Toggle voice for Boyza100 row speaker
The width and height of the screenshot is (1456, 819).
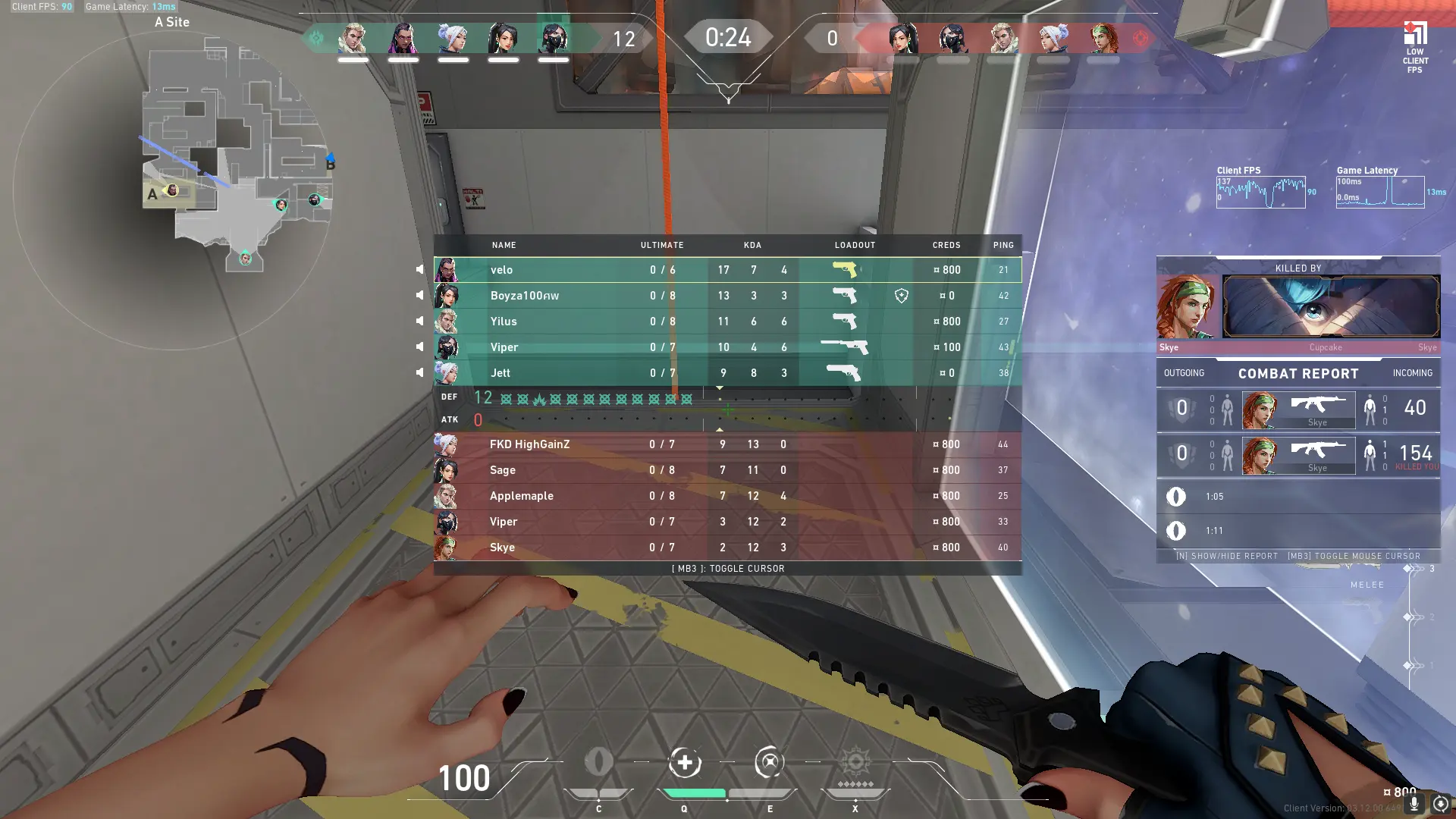pos(419,296)
